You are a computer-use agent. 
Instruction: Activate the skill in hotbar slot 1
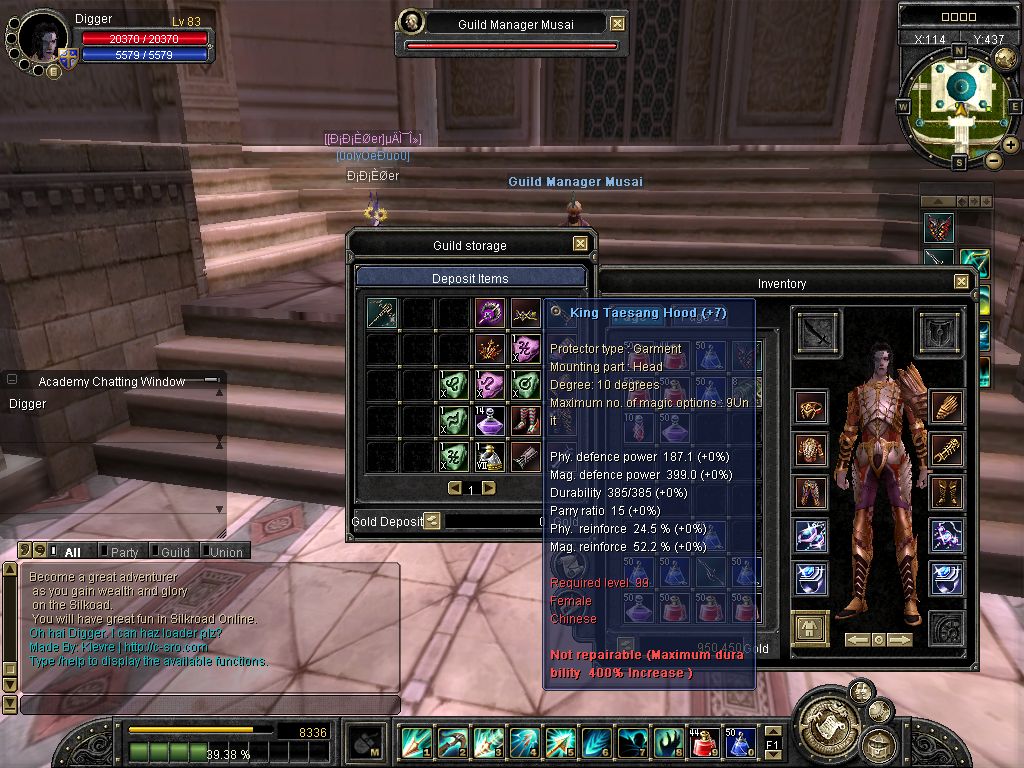[415, 743]
